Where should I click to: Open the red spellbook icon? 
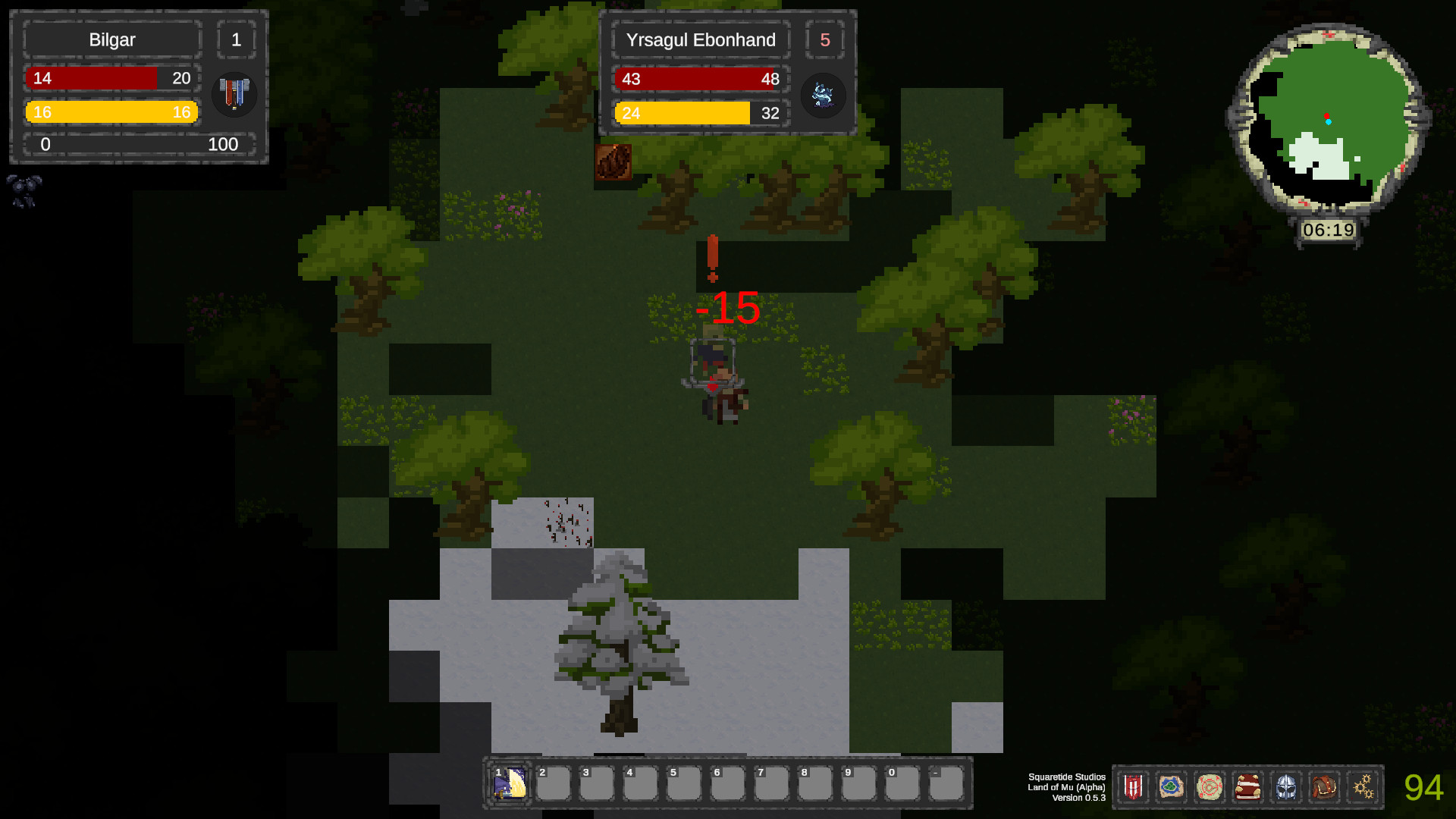(1247, 787)
